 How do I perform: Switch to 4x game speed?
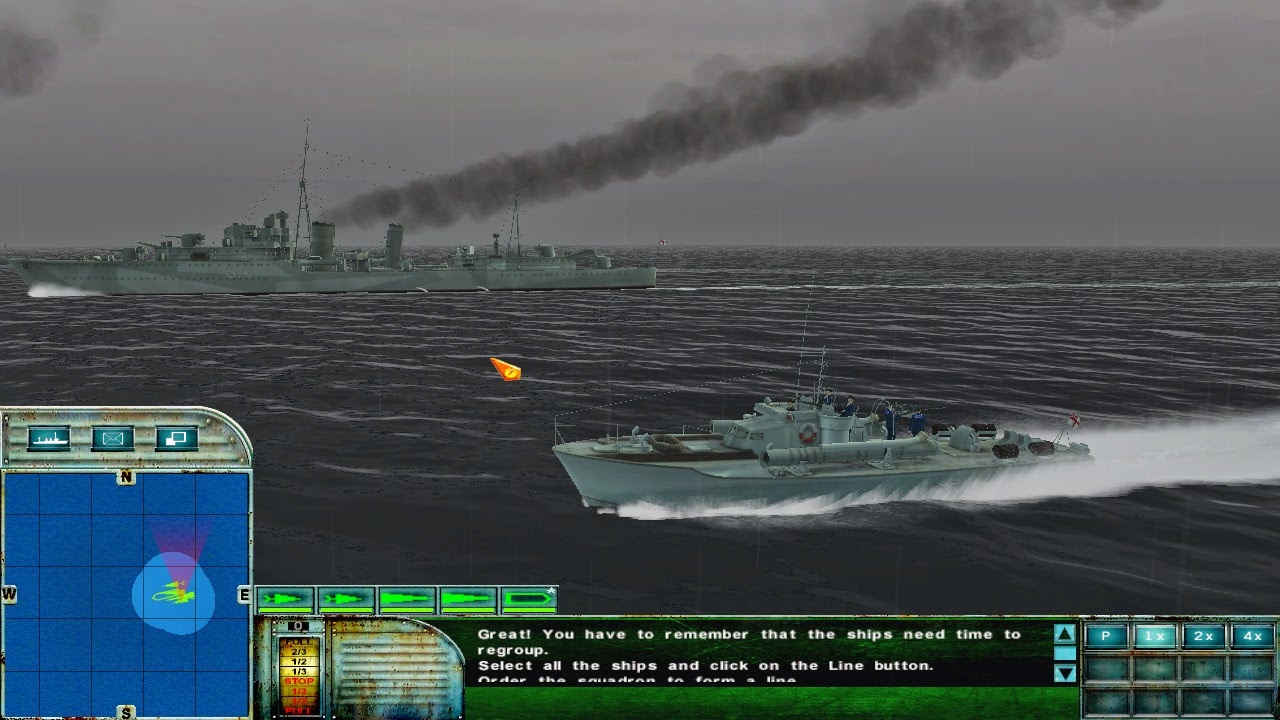point(1252,635)
